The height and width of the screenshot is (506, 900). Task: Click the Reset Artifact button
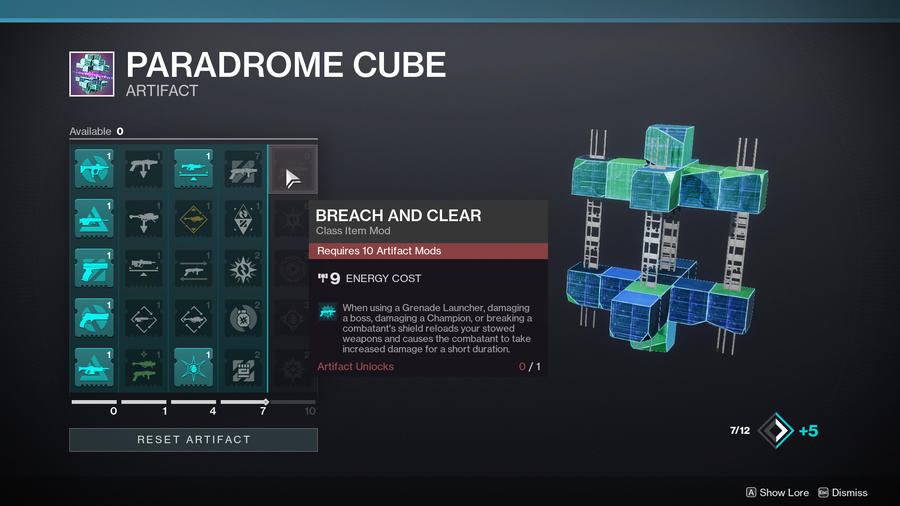pyautogui.click(x=193, y=439)
